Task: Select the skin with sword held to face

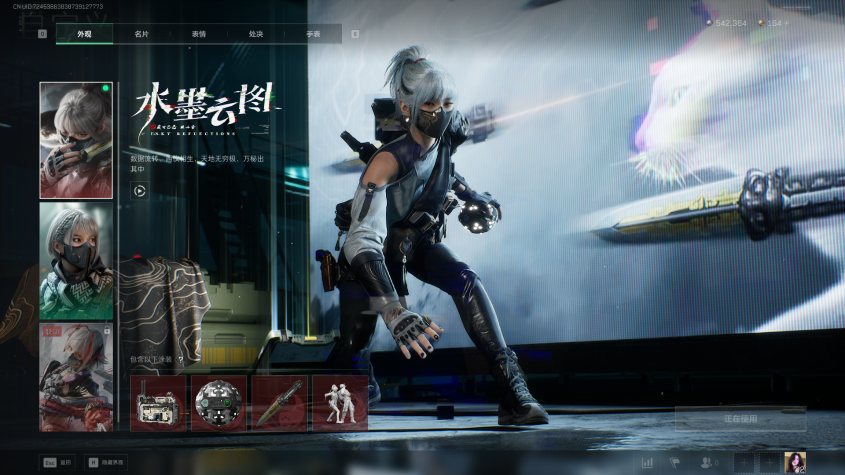Action: 76,140
